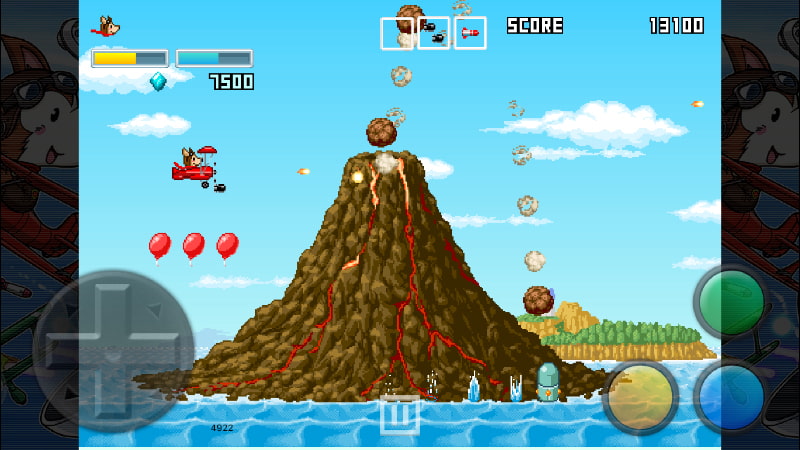The height and width of the screenshot is (450, 800).
Task: Select the bombs weapon slot
Action: 434,33
